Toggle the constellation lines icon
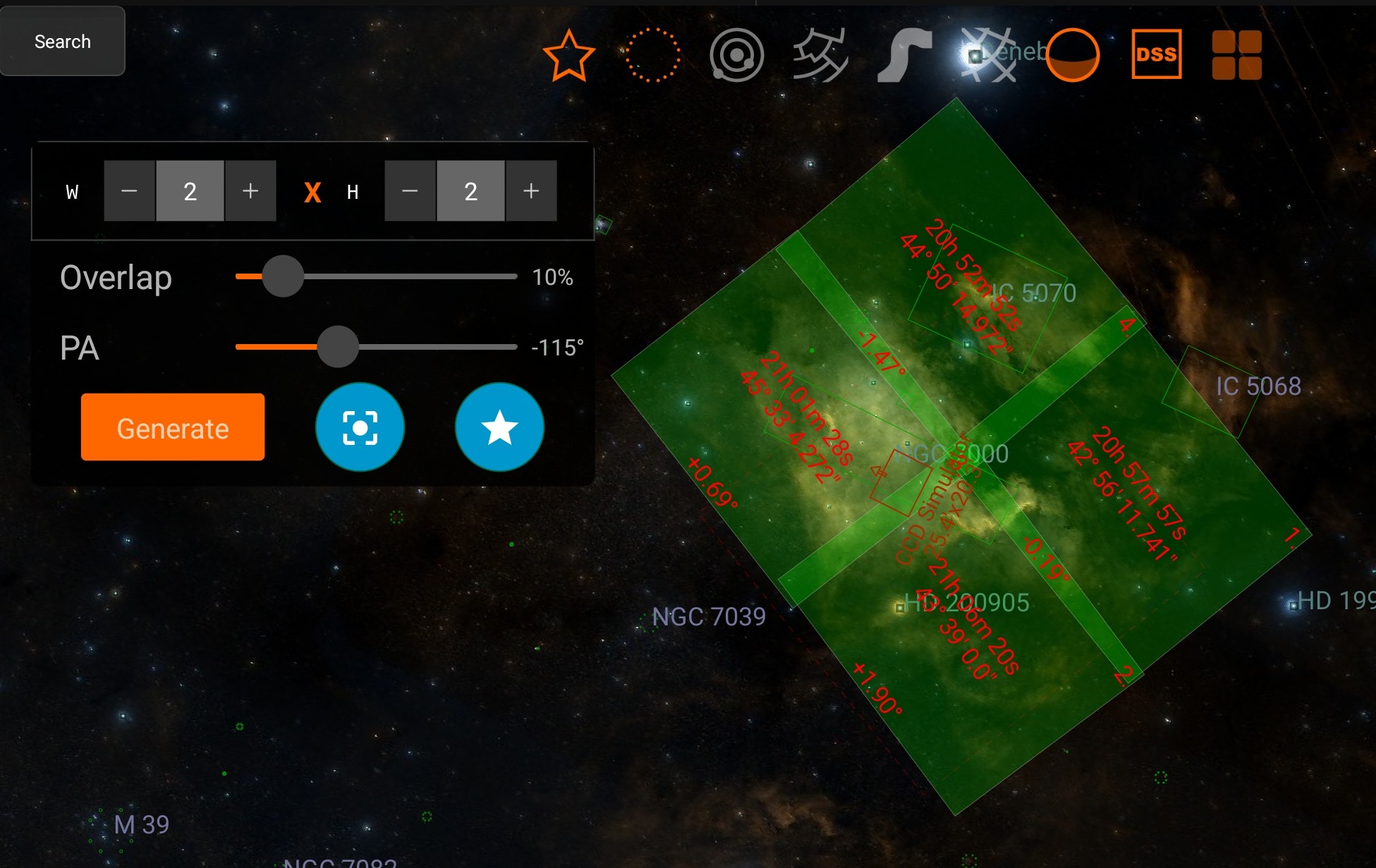 820,55
